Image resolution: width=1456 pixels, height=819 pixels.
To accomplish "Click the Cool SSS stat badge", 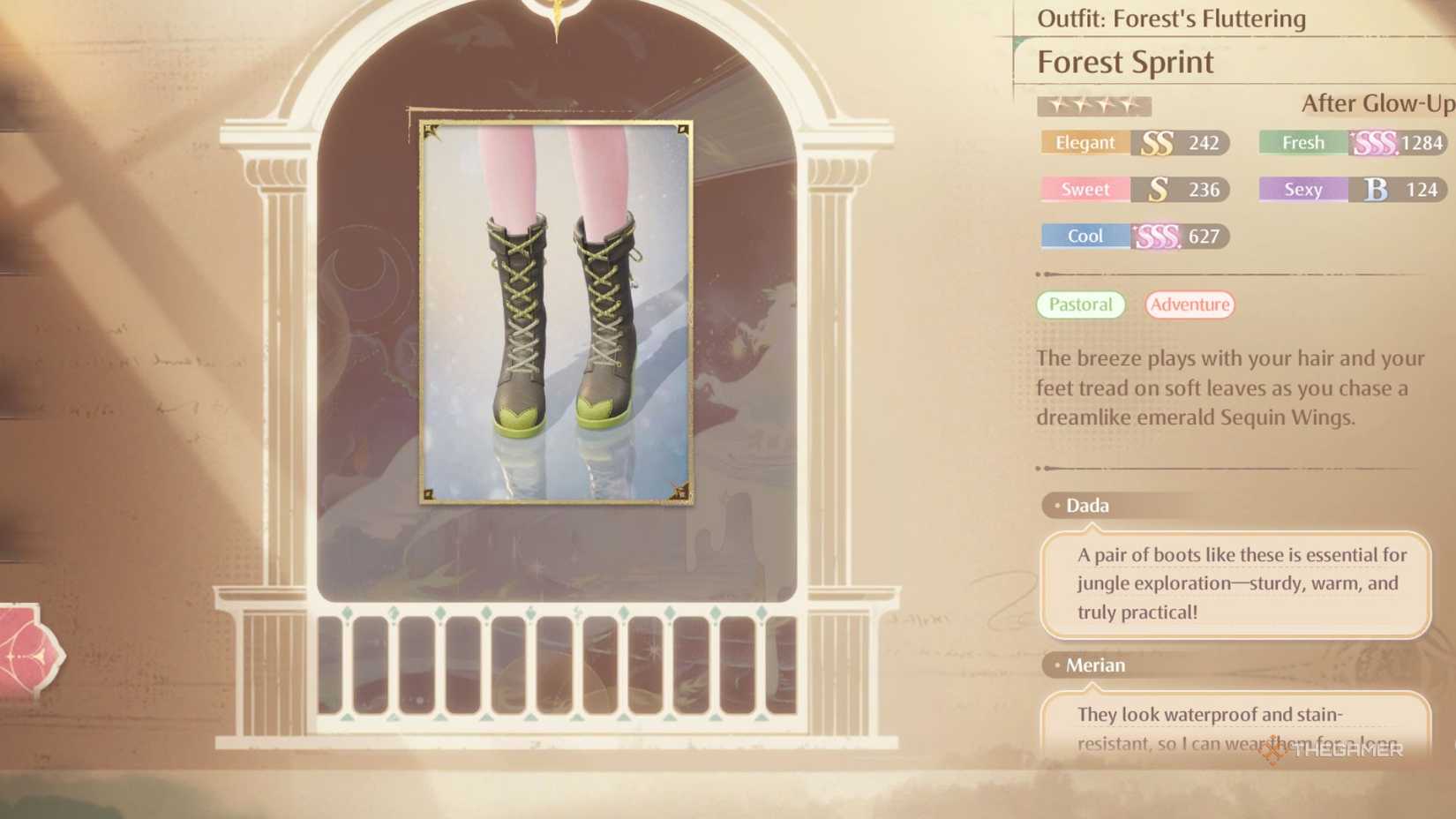I will tap(1133, 236).
